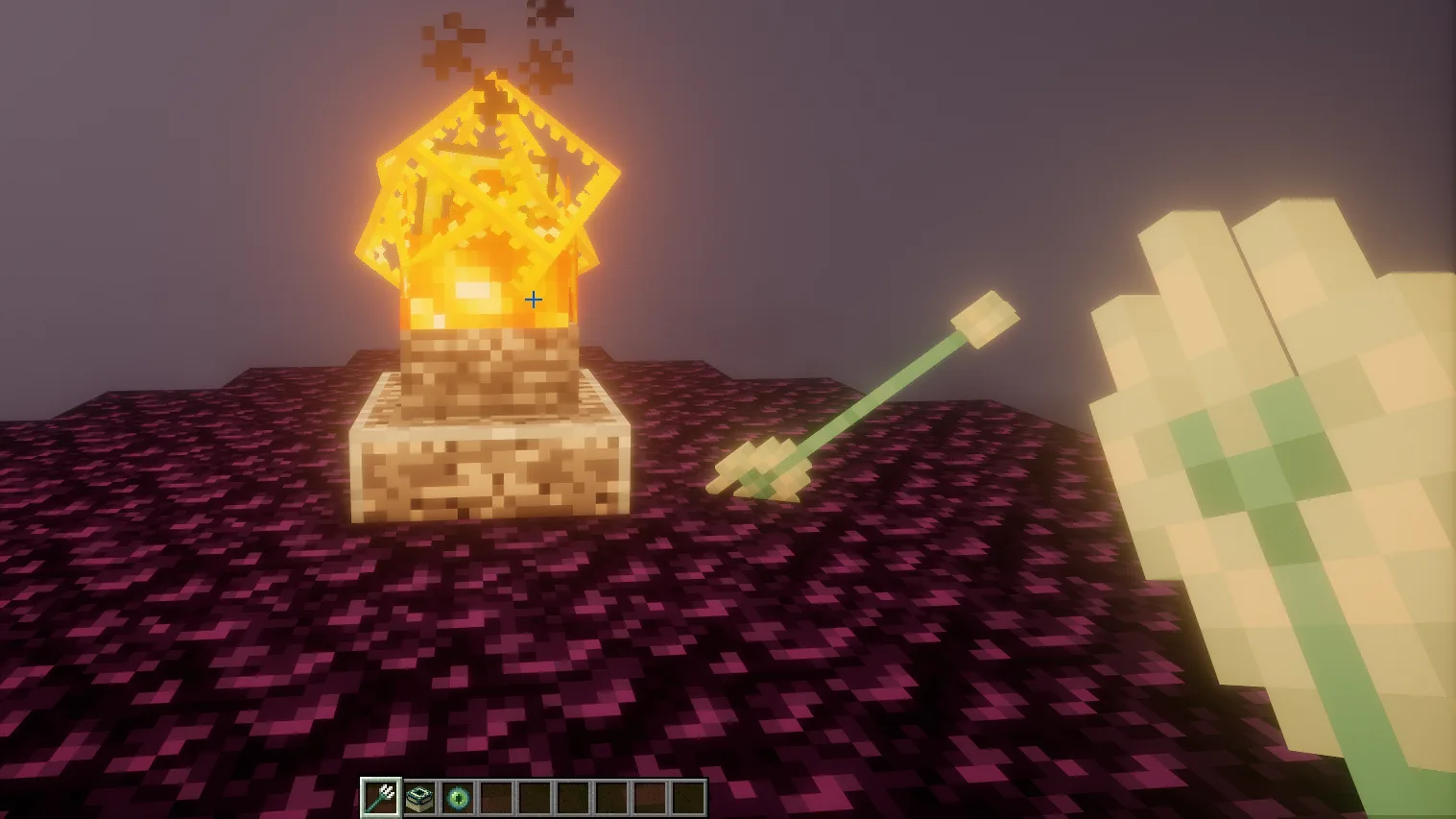Click the glowing orange fire core

coord(475,288)
